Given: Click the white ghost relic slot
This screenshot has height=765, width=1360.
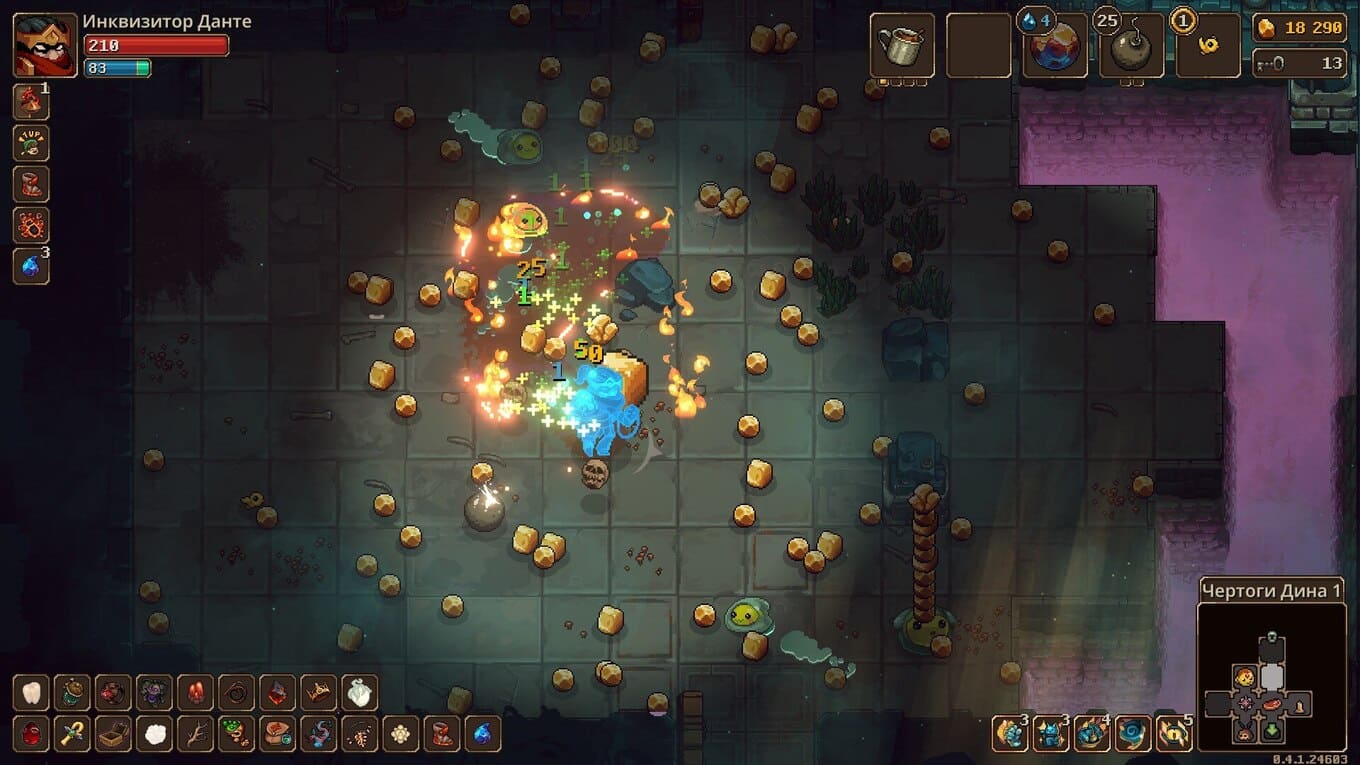Looking at the screenshot, I should pos(360,692).
